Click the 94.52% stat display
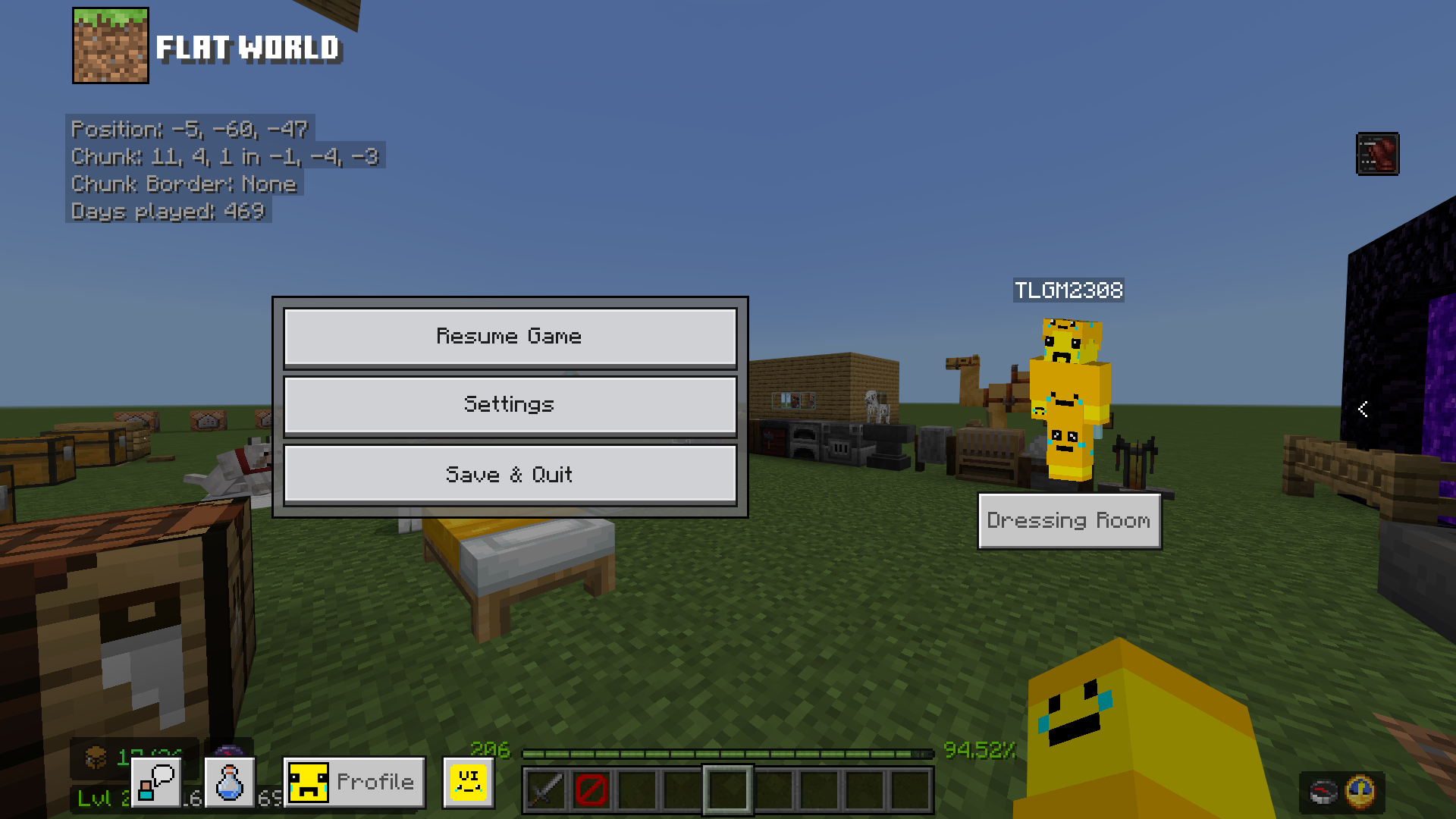Screen dimensions: 1456x819 tap(979, 752)
